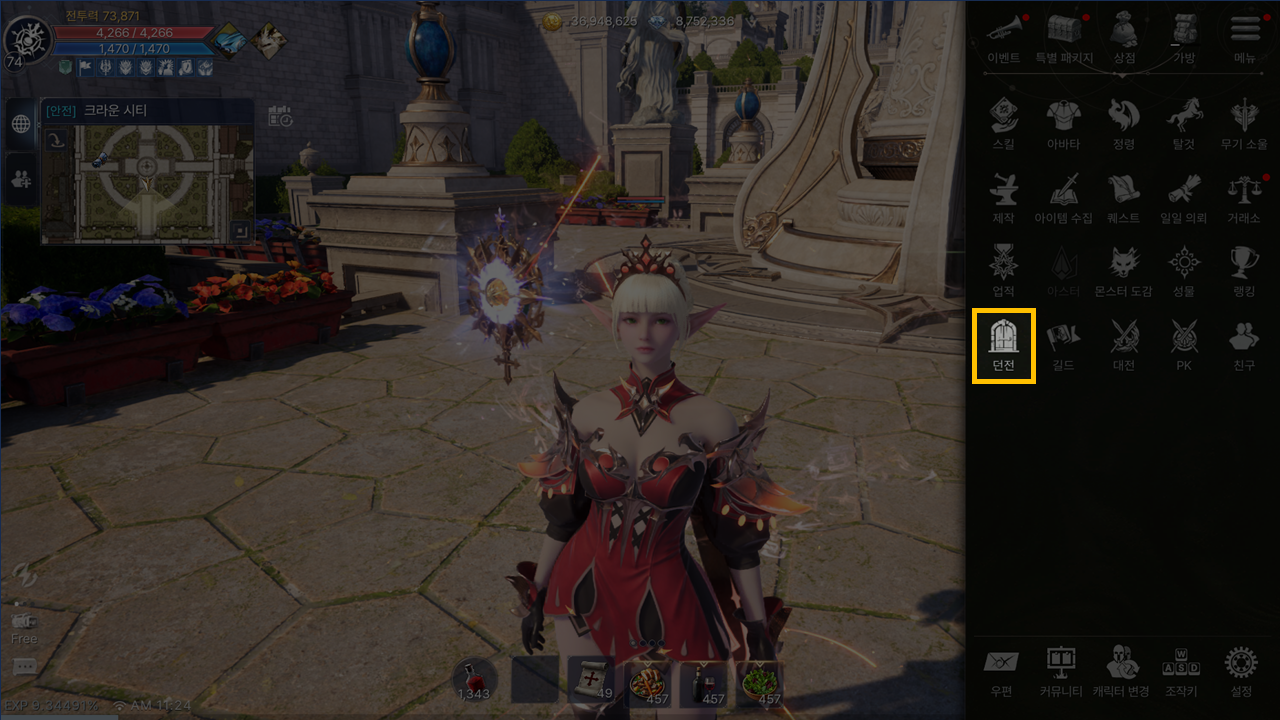The height and width of the screenshot is (720, 1280).
Task: Open the 스킬 (Skill) menu
Action: [x=1003, y=124]
